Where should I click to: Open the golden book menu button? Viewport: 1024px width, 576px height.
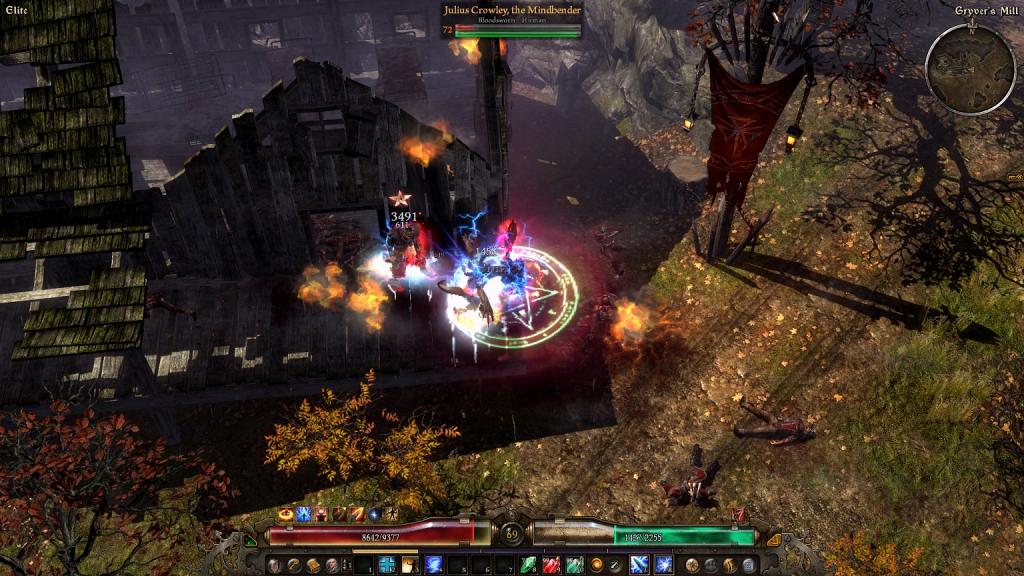tap(313, 566)
